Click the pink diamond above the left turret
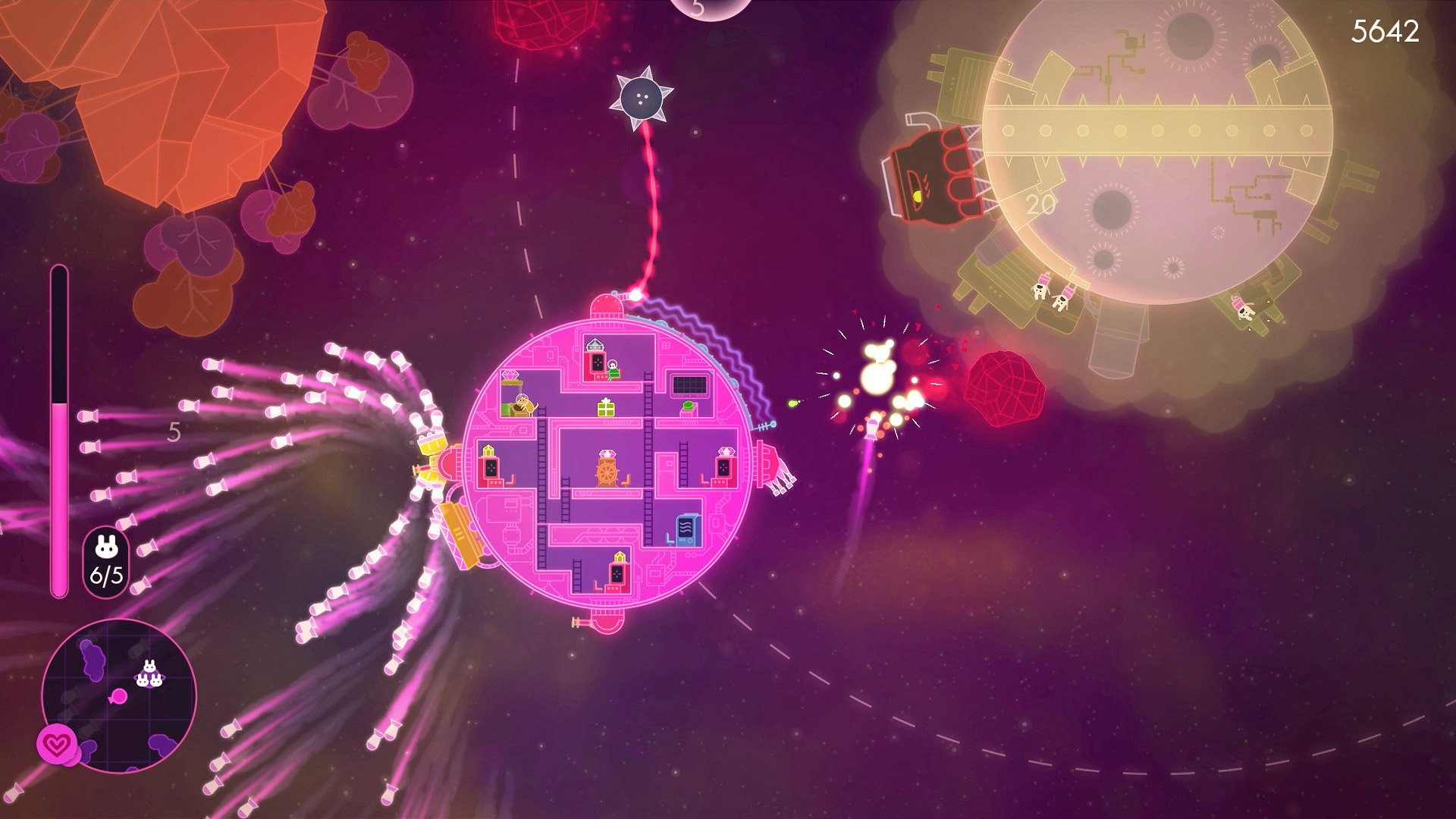 510,375
